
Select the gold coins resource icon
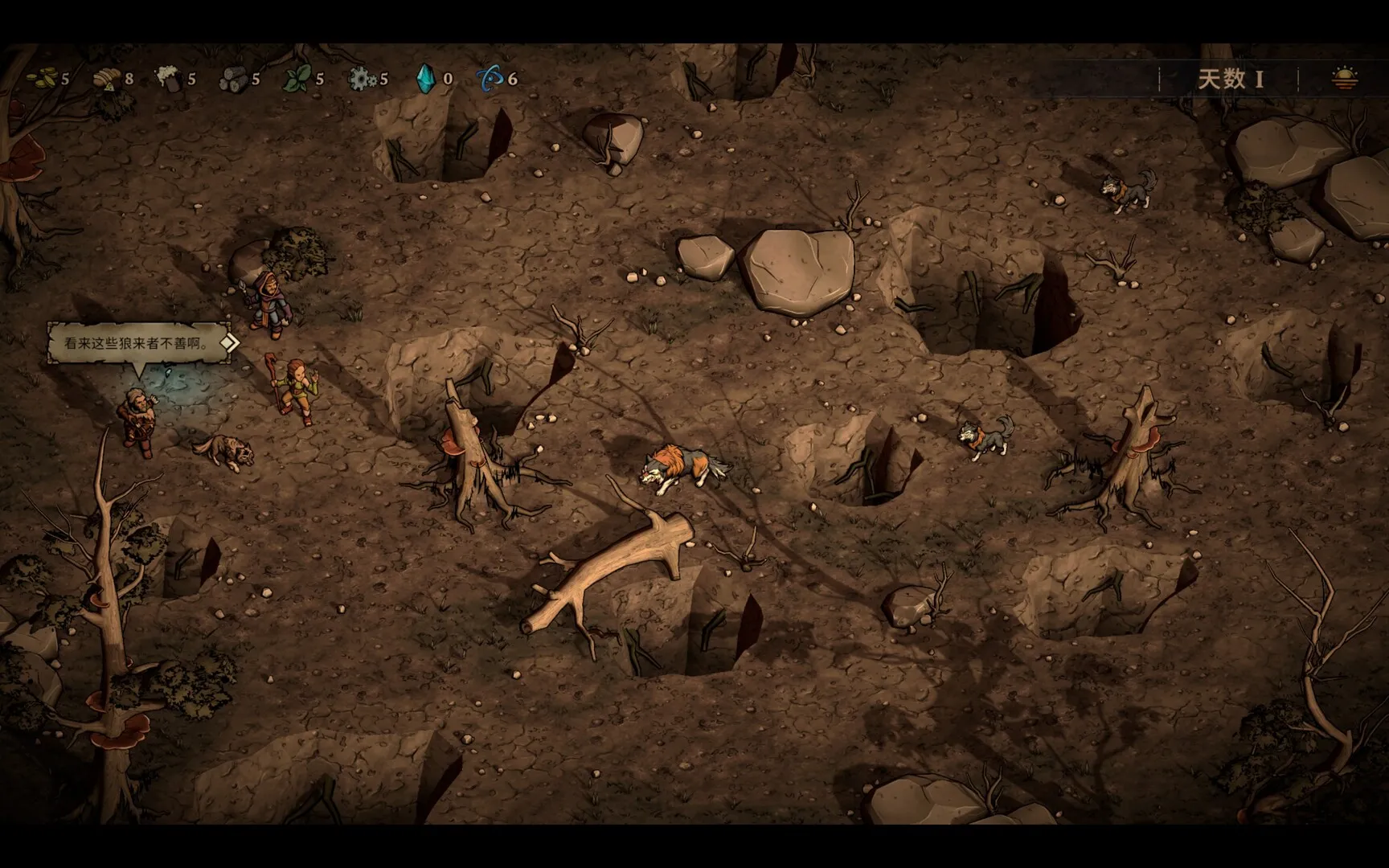[x=42, y=78]
